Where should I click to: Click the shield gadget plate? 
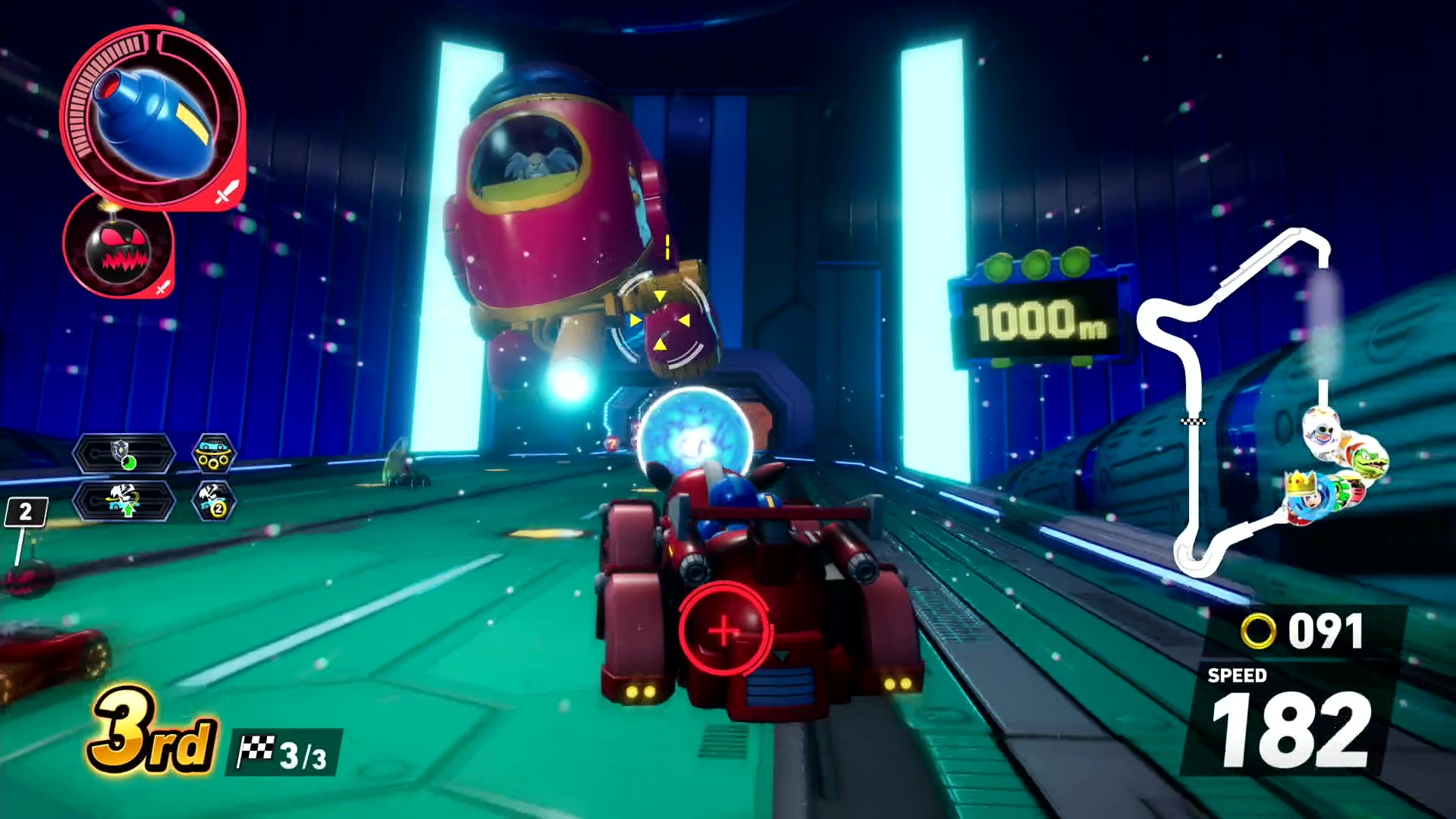tap(124, 453)
